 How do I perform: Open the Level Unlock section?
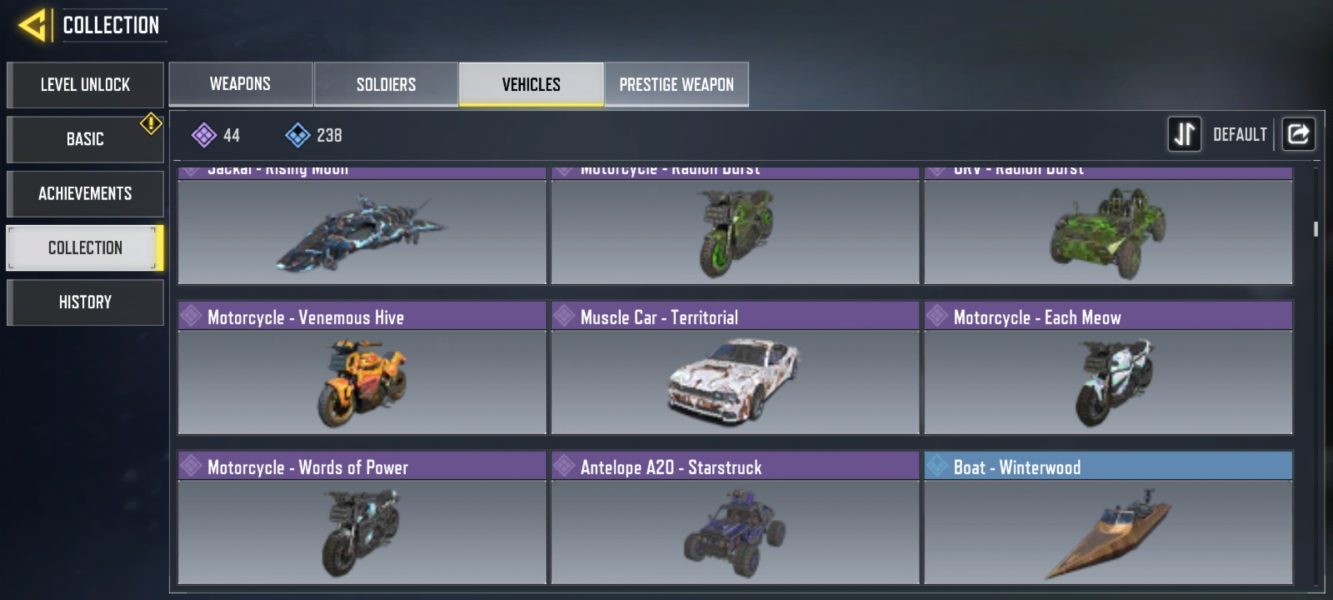click(x=85, y=85)
